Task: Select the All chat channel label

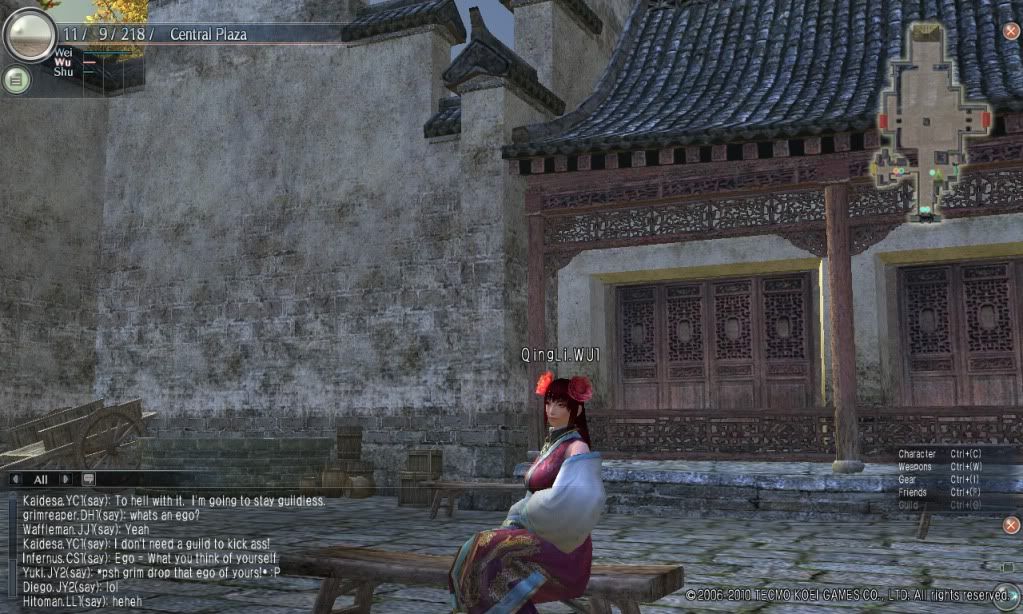Action: click(x=41, y=479)
